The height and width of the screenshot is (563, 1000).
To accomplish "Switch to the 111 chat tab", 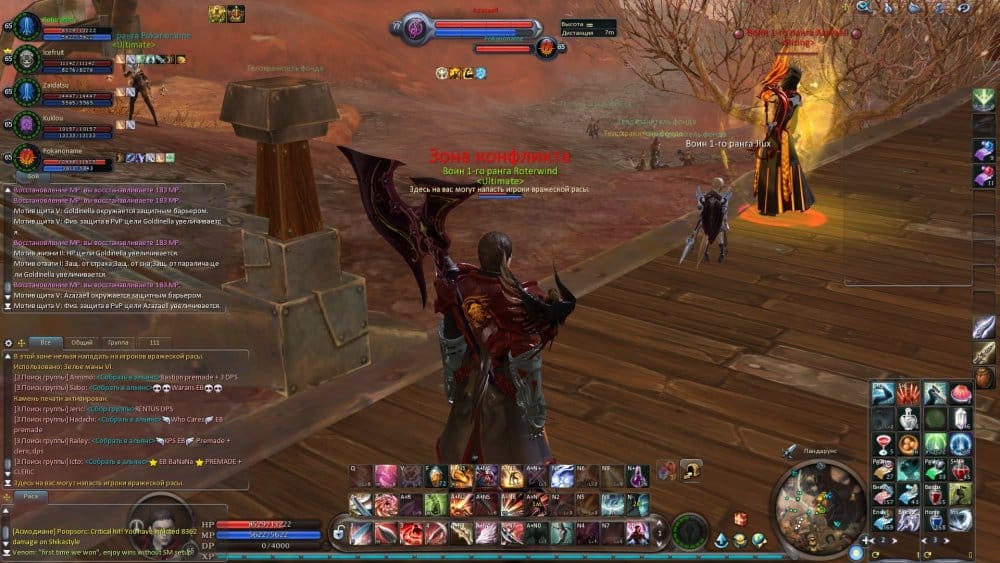I will 154,342.
